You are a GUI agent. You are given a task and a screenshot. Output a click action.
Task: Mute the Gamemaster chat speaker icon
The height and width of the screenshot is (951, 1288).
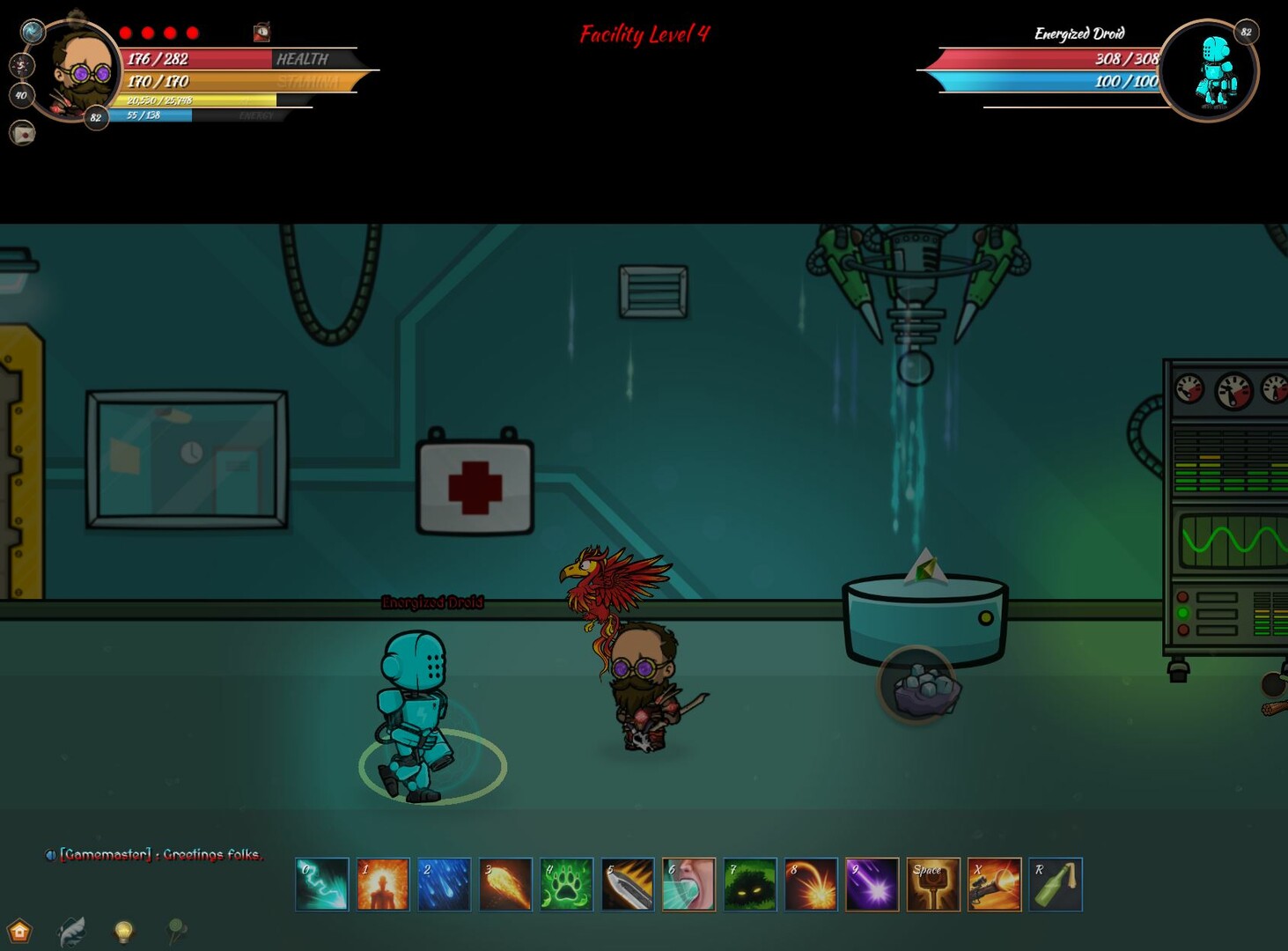pyautogui.click(x=50, y=854)
